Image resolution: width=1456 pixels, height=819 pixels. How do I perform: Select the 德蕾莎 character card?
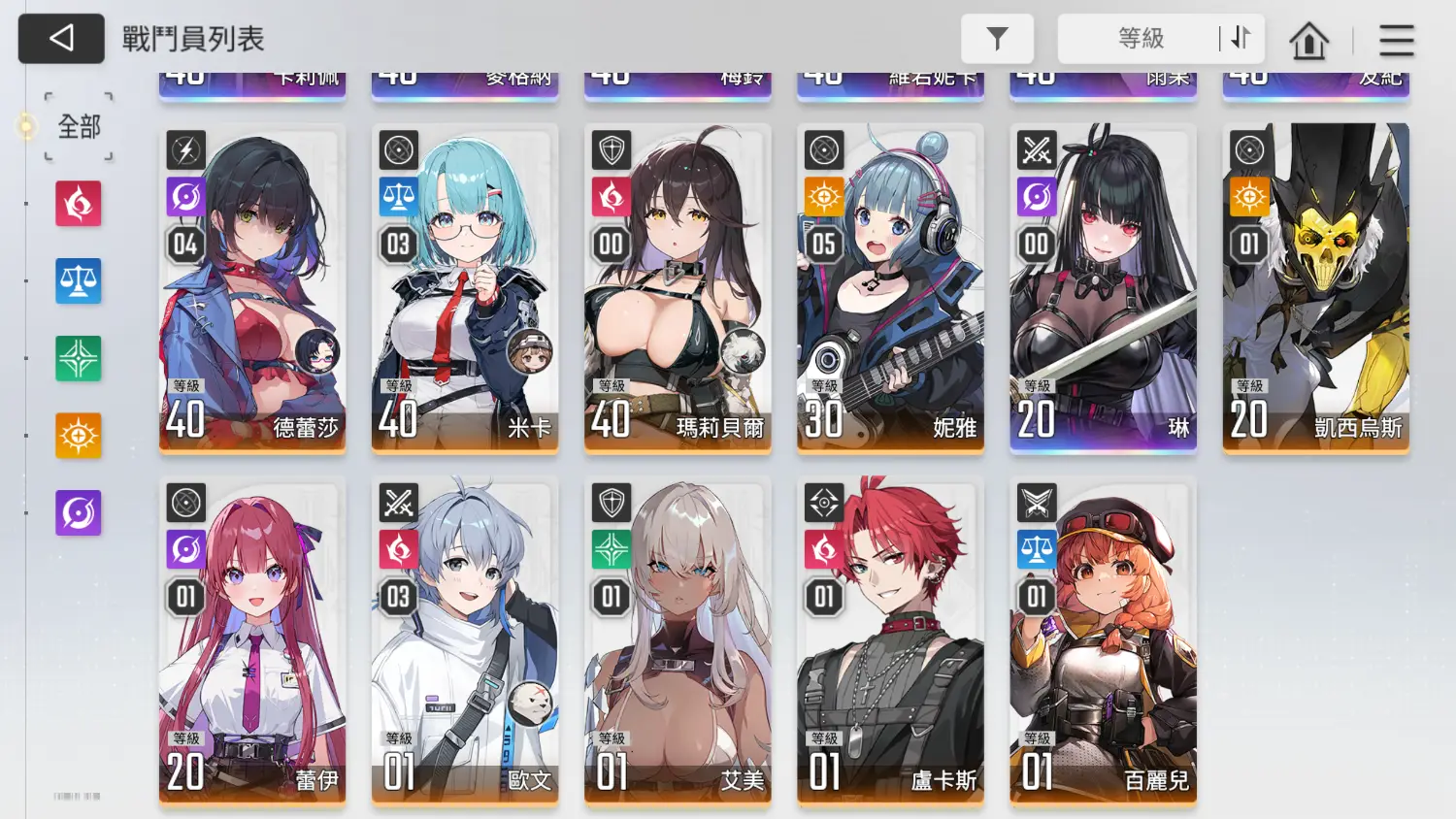point(252,288)
